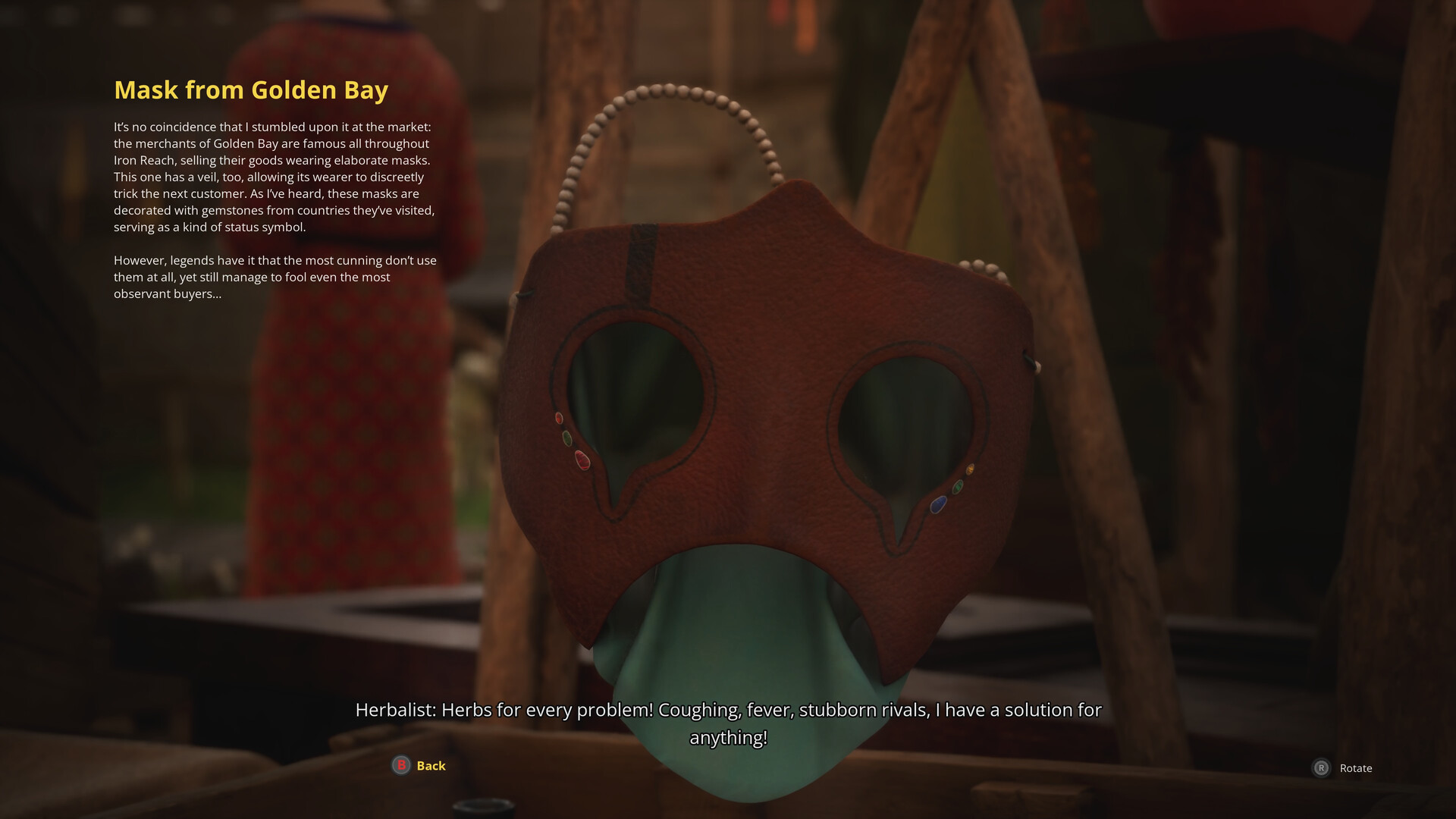Image resolution: width=1456 pixels, height=819 pixels.
Task: Collapse the legends paragraph about cunning merchants
Action: coord(273,277)
